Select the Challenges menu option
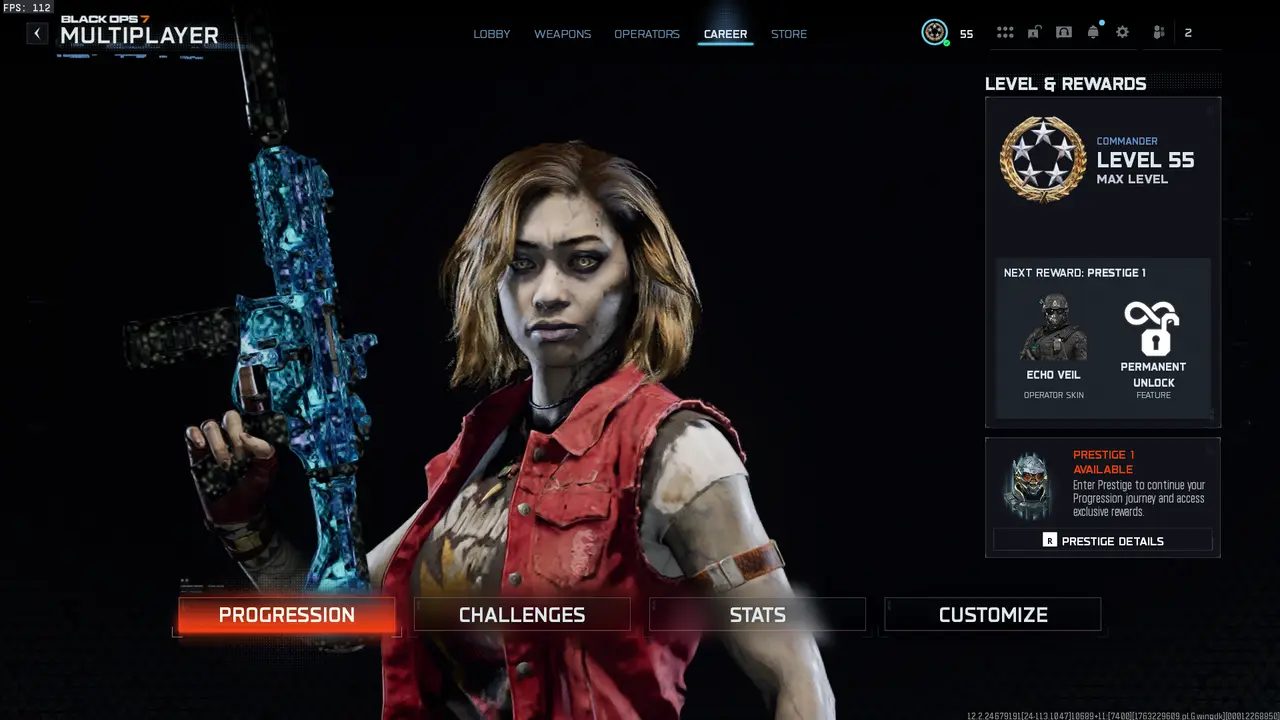Image resolution: width=1280 pixels, height=720 pixels. tap(521, 614)
